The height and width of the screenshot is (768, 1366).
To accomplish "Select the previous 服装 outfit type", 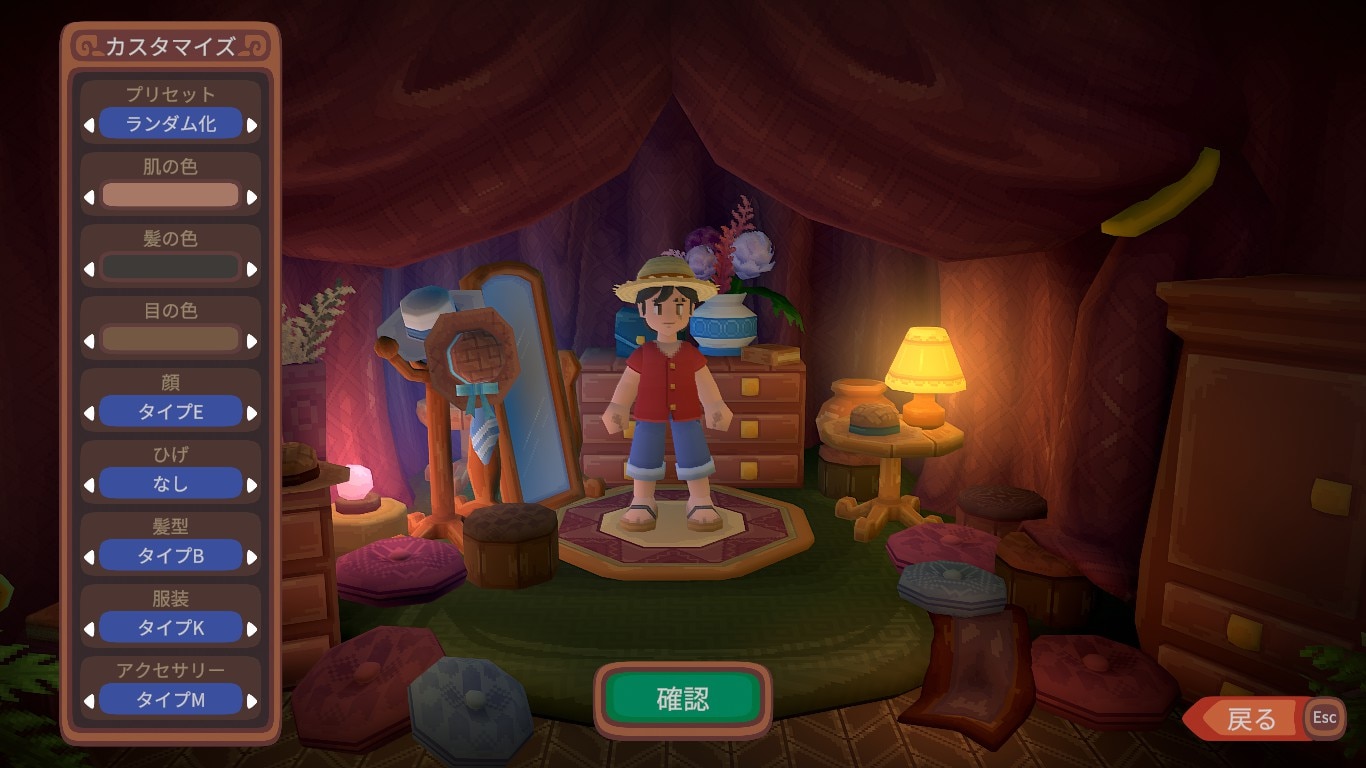I will point(88,627).
